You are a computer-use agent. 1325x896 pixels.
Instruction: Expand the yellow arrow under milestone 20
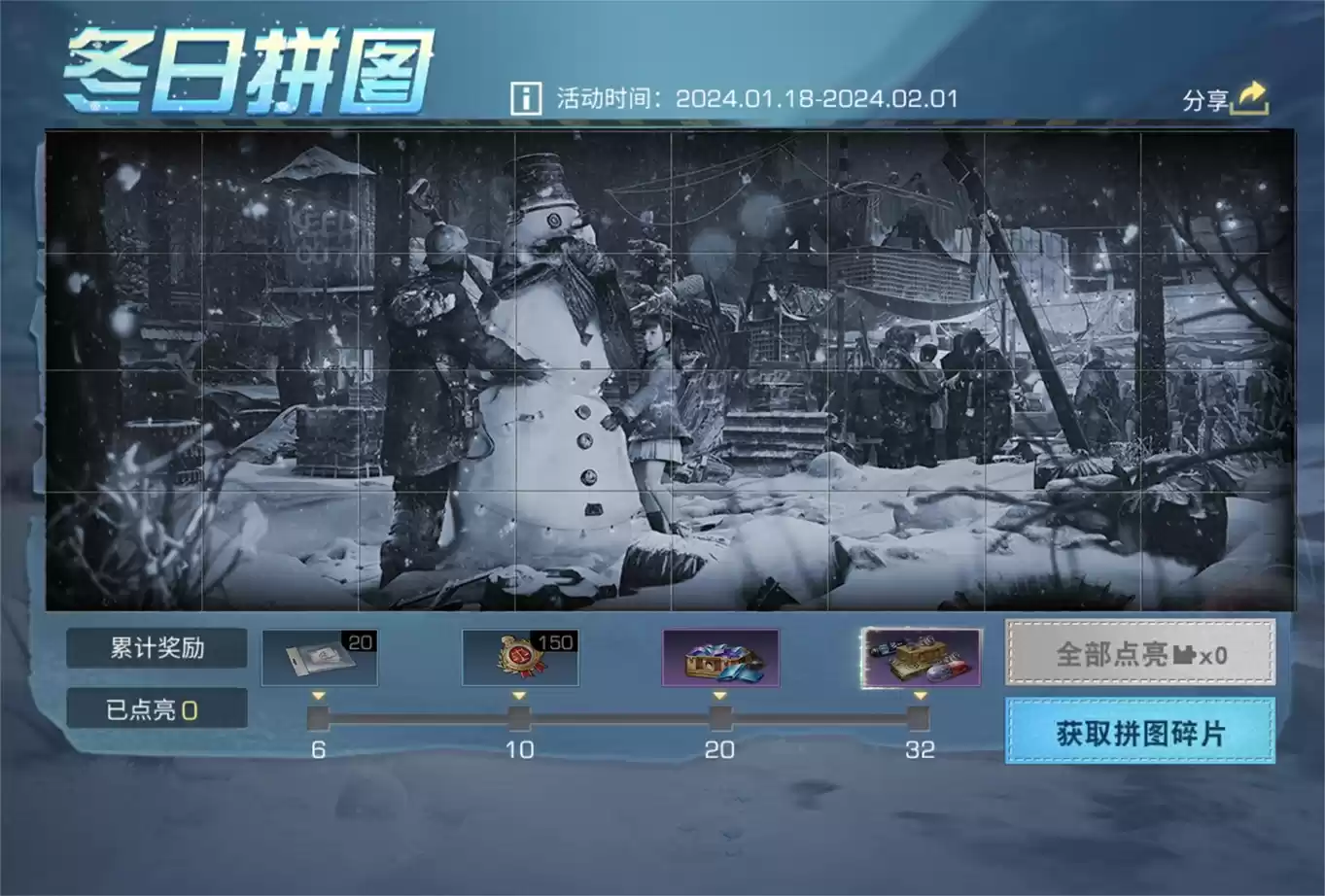[720, 695]
